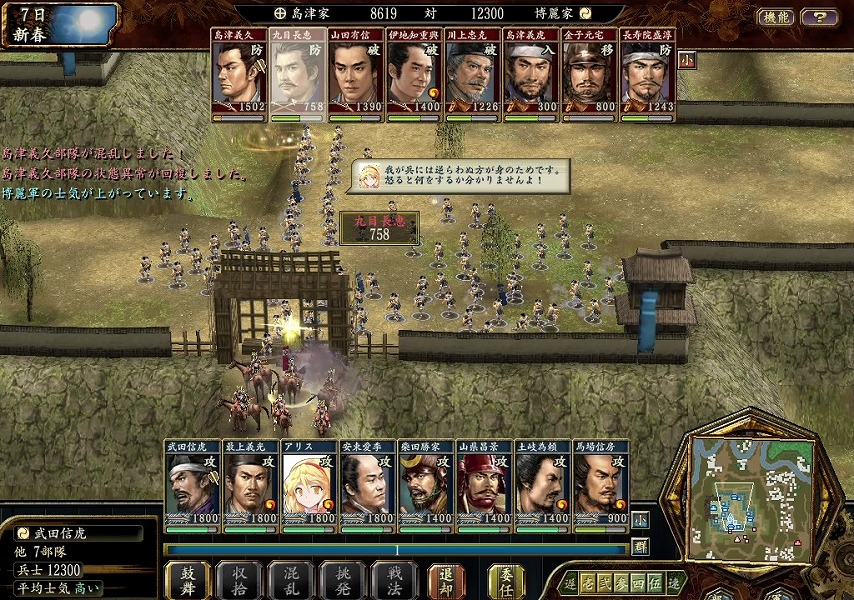Activate the 鼓舞 encourage command
Screen dimensions: 854x600
[187, 580]
